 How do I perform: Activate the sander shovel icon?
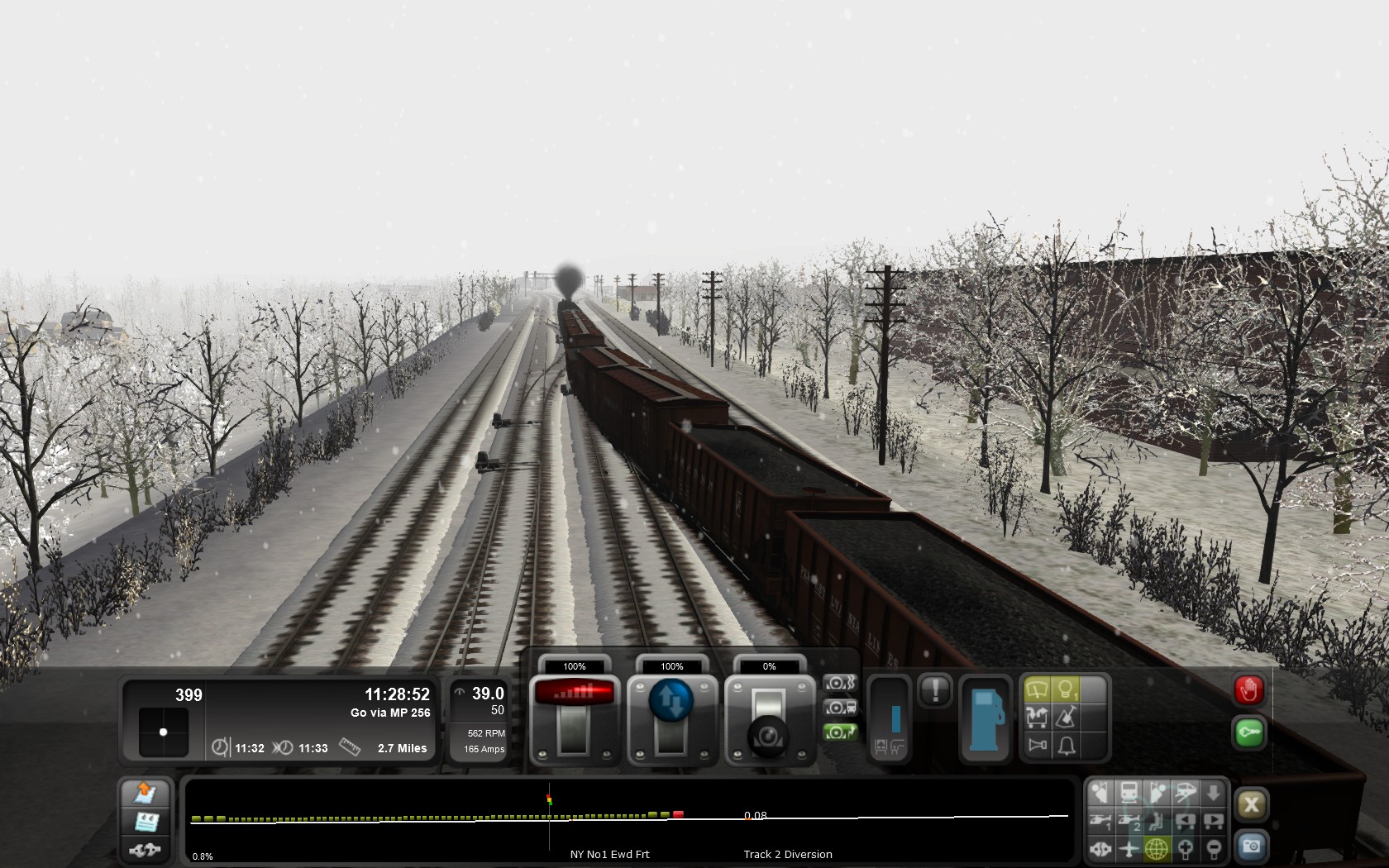point(1067,717)
